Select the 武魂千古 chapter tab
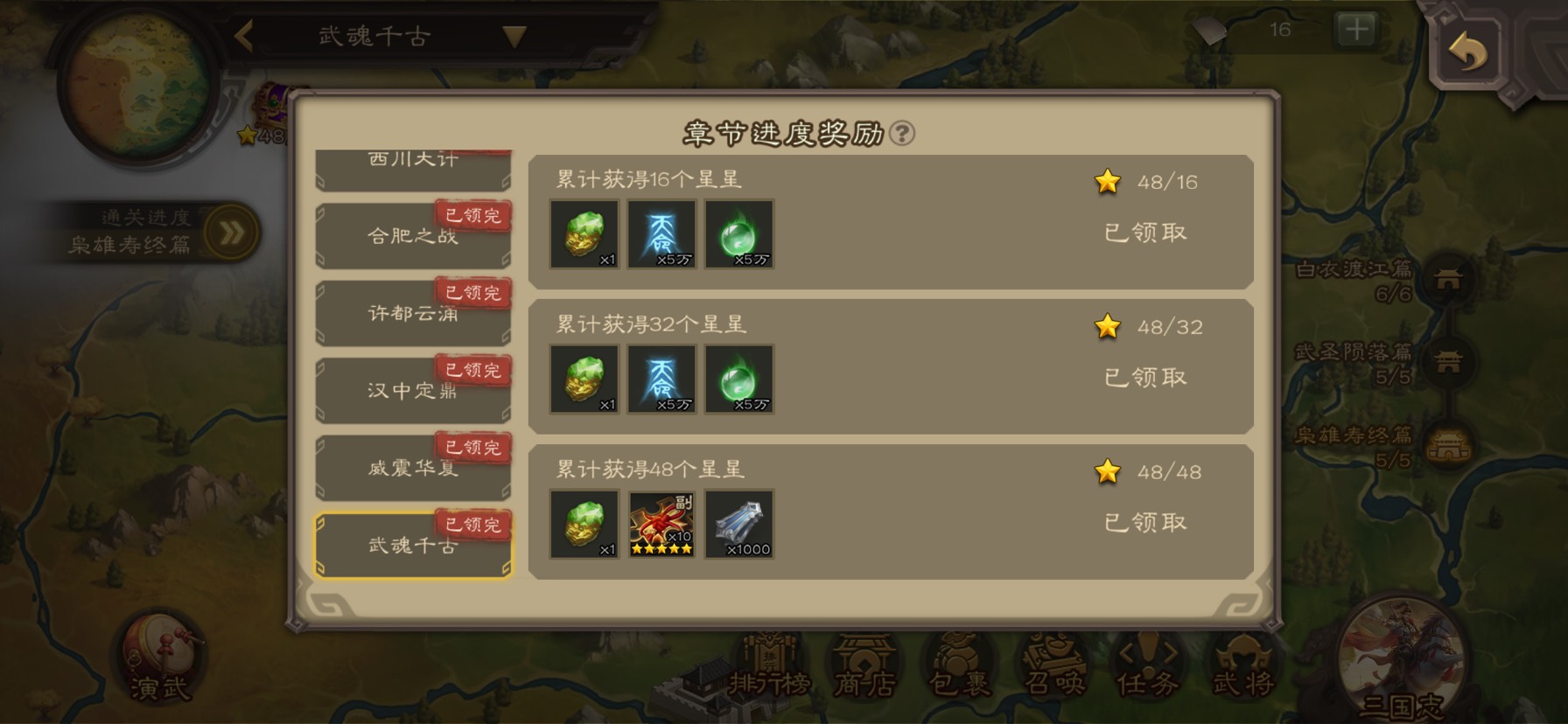1568x724 pixels. 412,545
